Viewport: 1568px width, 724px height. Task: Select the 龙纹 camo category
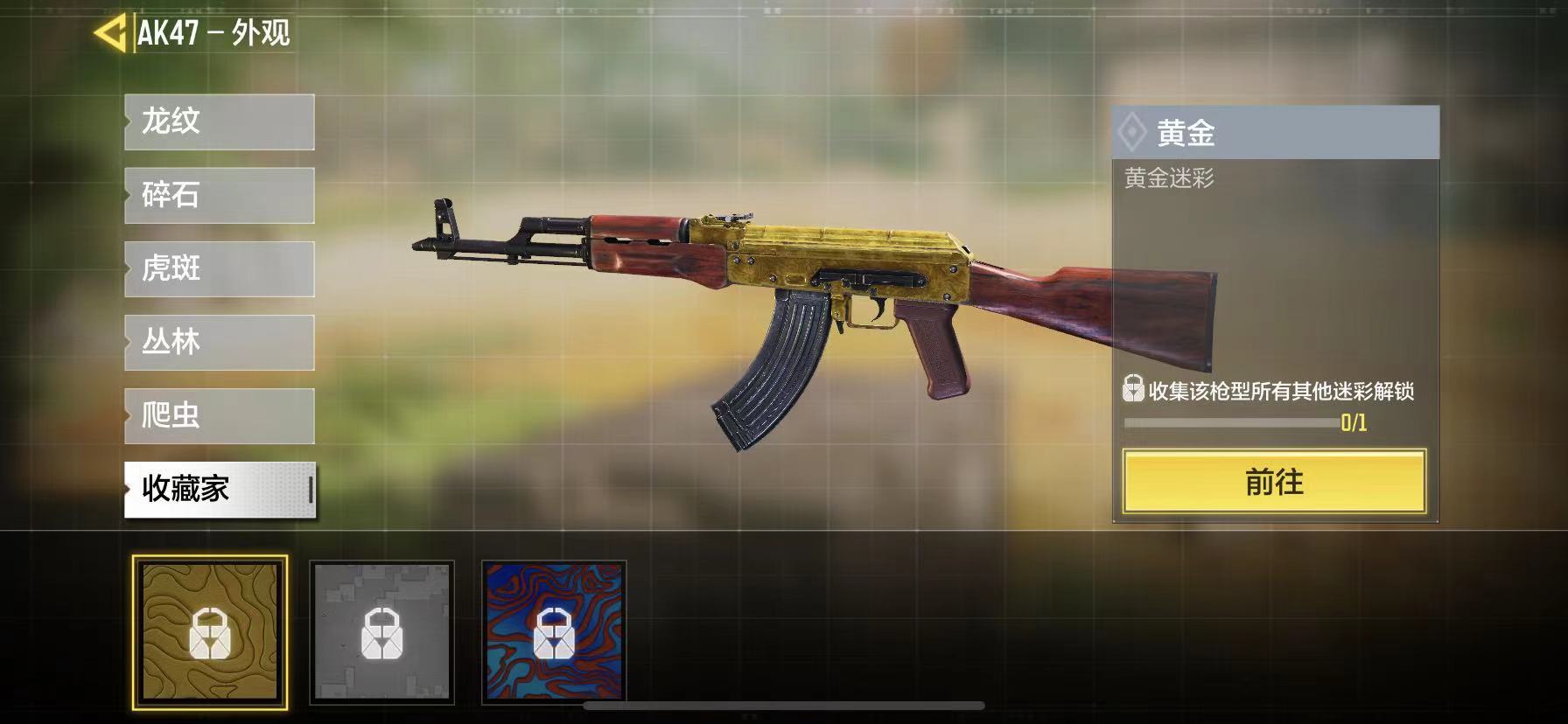coord(220,122)
